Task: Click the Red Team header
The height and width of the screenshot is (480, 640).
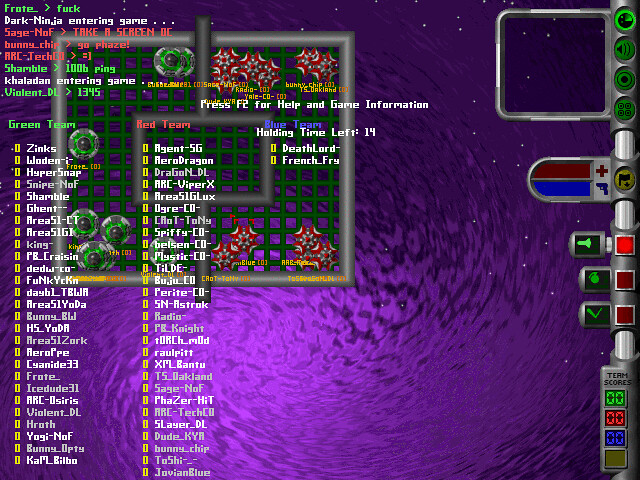Action: [163, 125]
